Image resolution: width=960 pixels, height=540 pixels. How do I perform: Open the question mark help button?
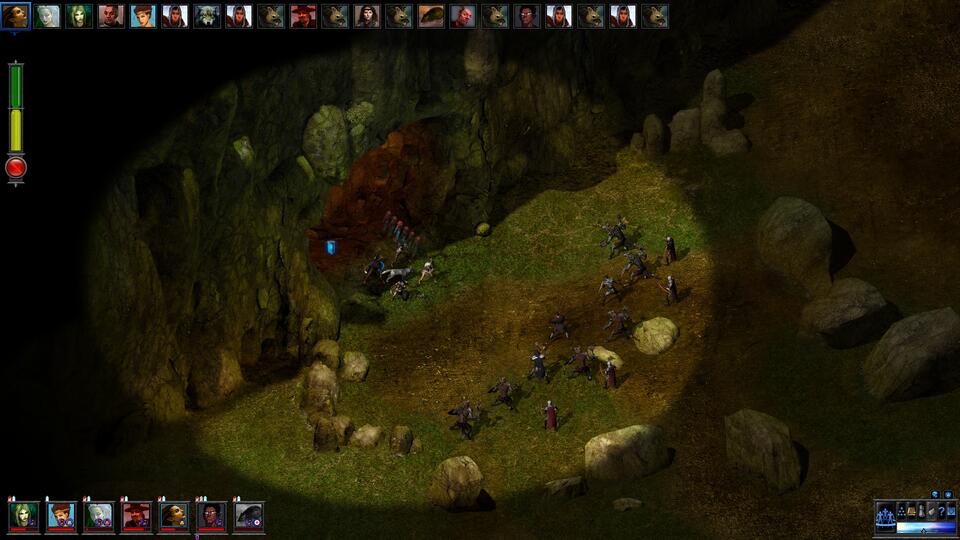click(x=941, y=511)
